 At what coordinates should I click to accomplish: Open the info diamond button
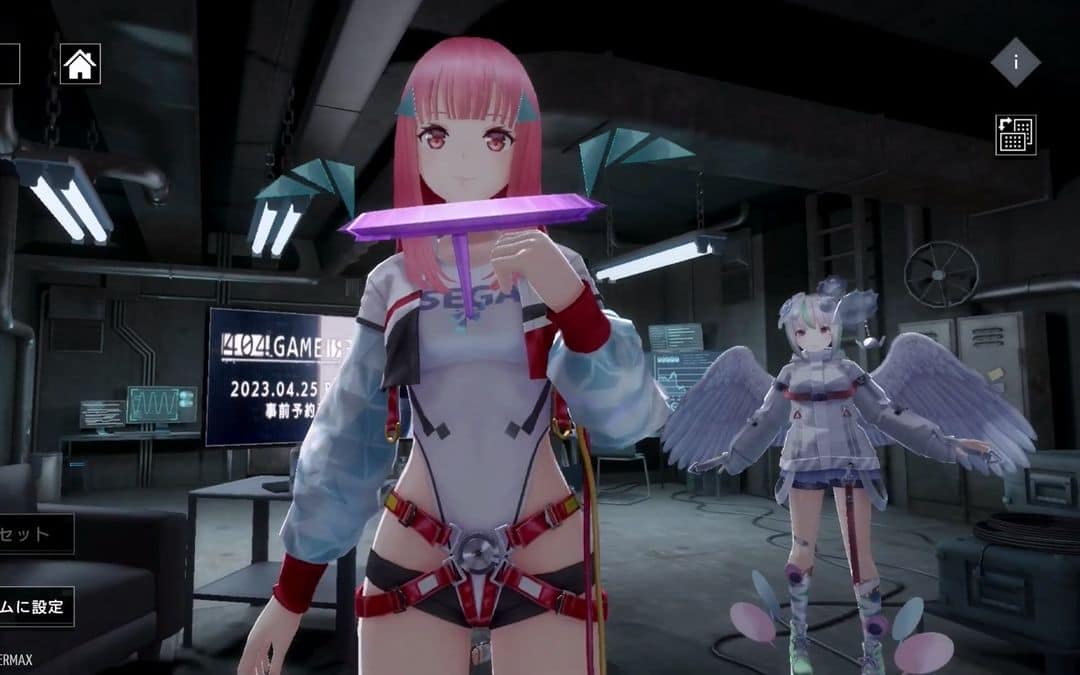1015,62
